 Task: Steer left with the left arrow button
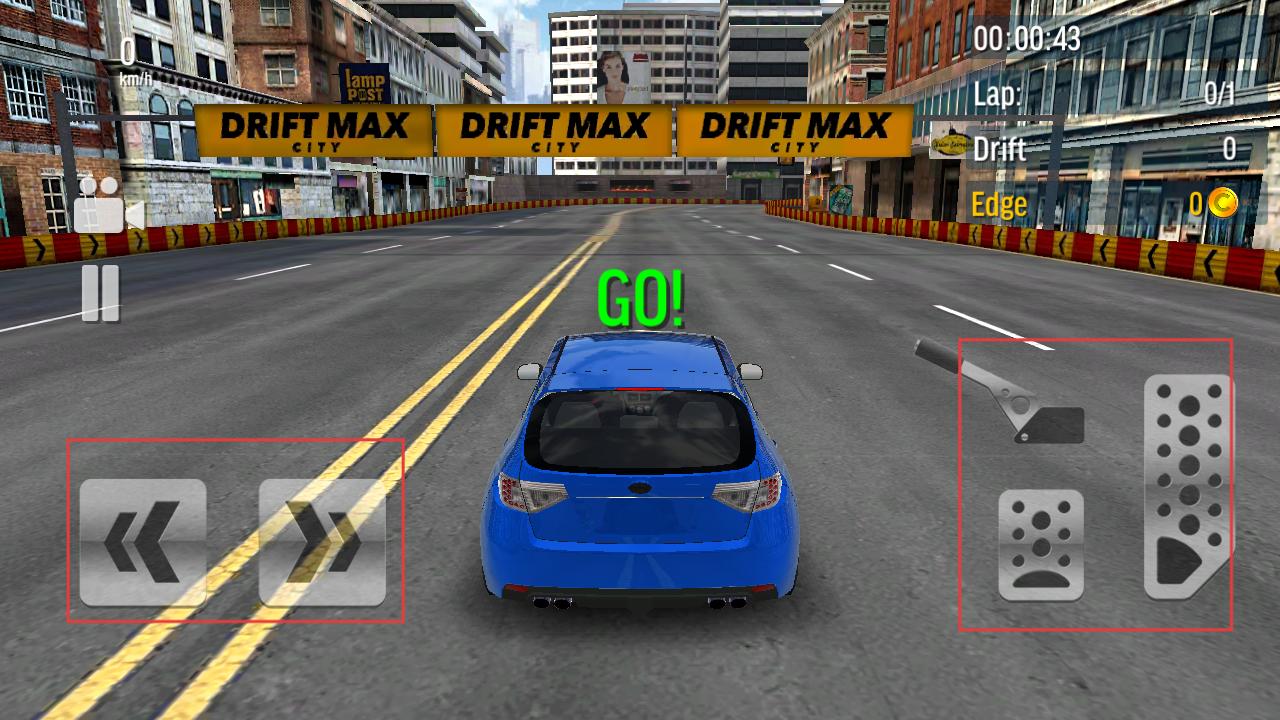pos(143,542)
